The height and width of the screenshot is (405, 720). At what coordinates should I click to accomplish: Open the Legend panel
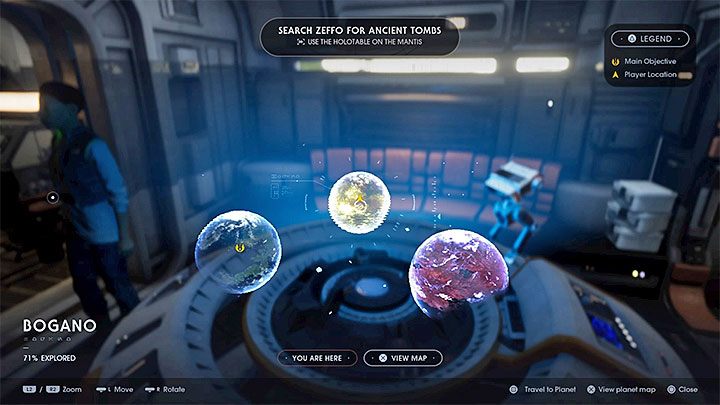pyautogui.click(x=651, y=39)
